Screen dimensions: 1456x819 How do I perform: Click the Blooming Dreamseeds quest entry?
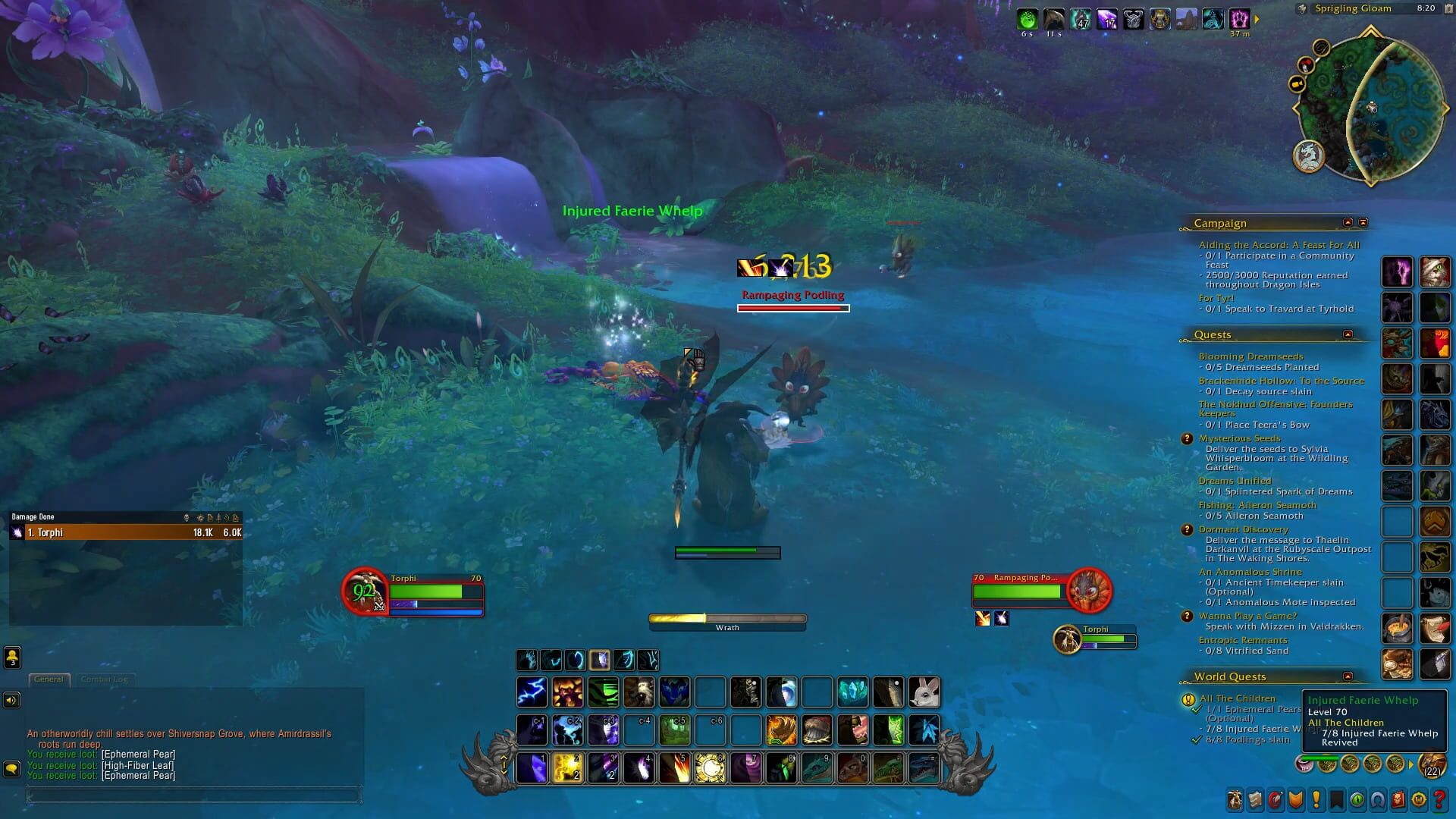coord(1250,356)
